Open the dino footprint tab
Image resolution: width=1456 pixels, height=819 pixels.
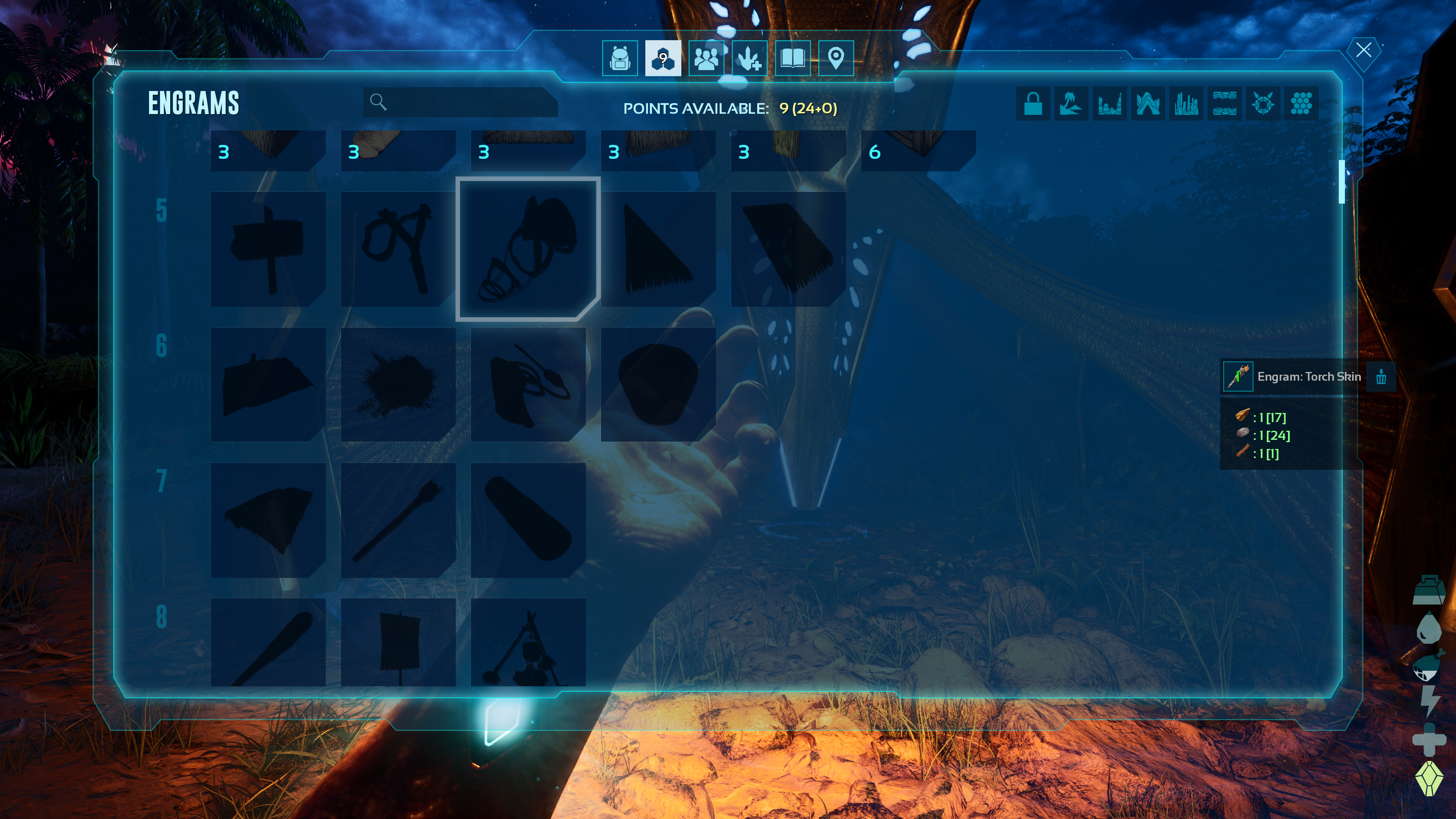click(x=750, y=58)
